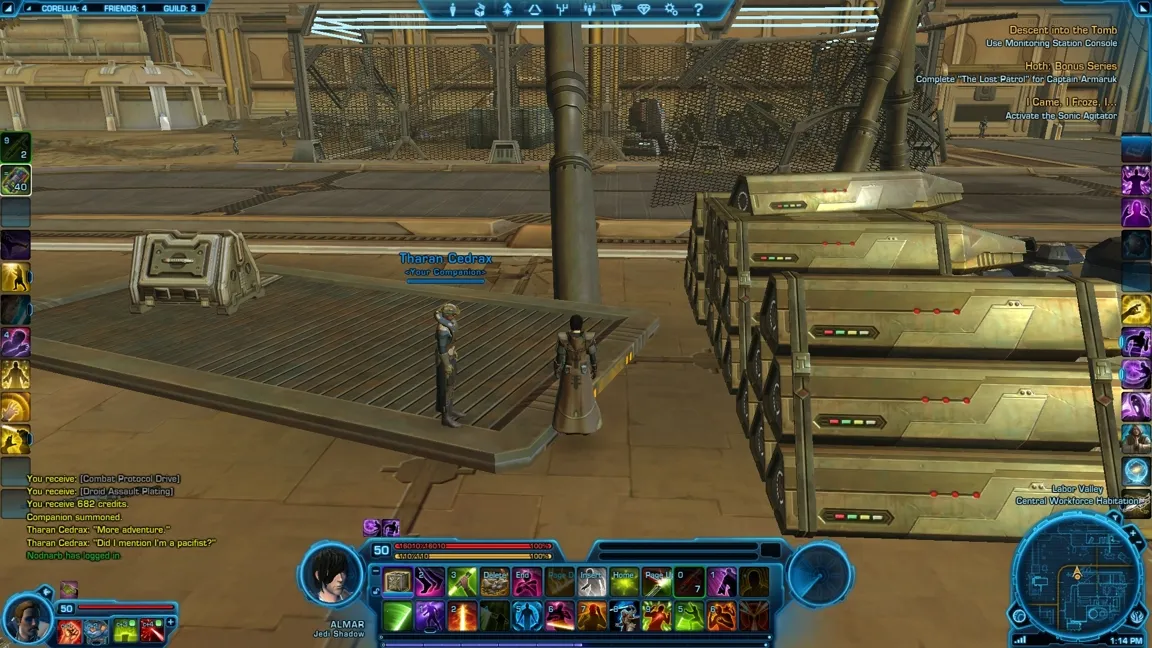Open the inventory box icon in top menu

pos(480,10)
